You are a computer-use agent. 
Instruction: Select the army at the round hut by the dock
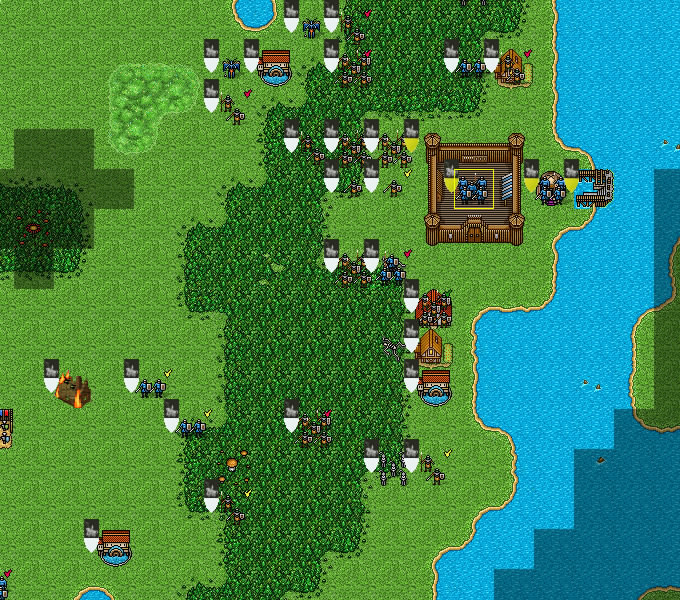[x=551, y=187]
